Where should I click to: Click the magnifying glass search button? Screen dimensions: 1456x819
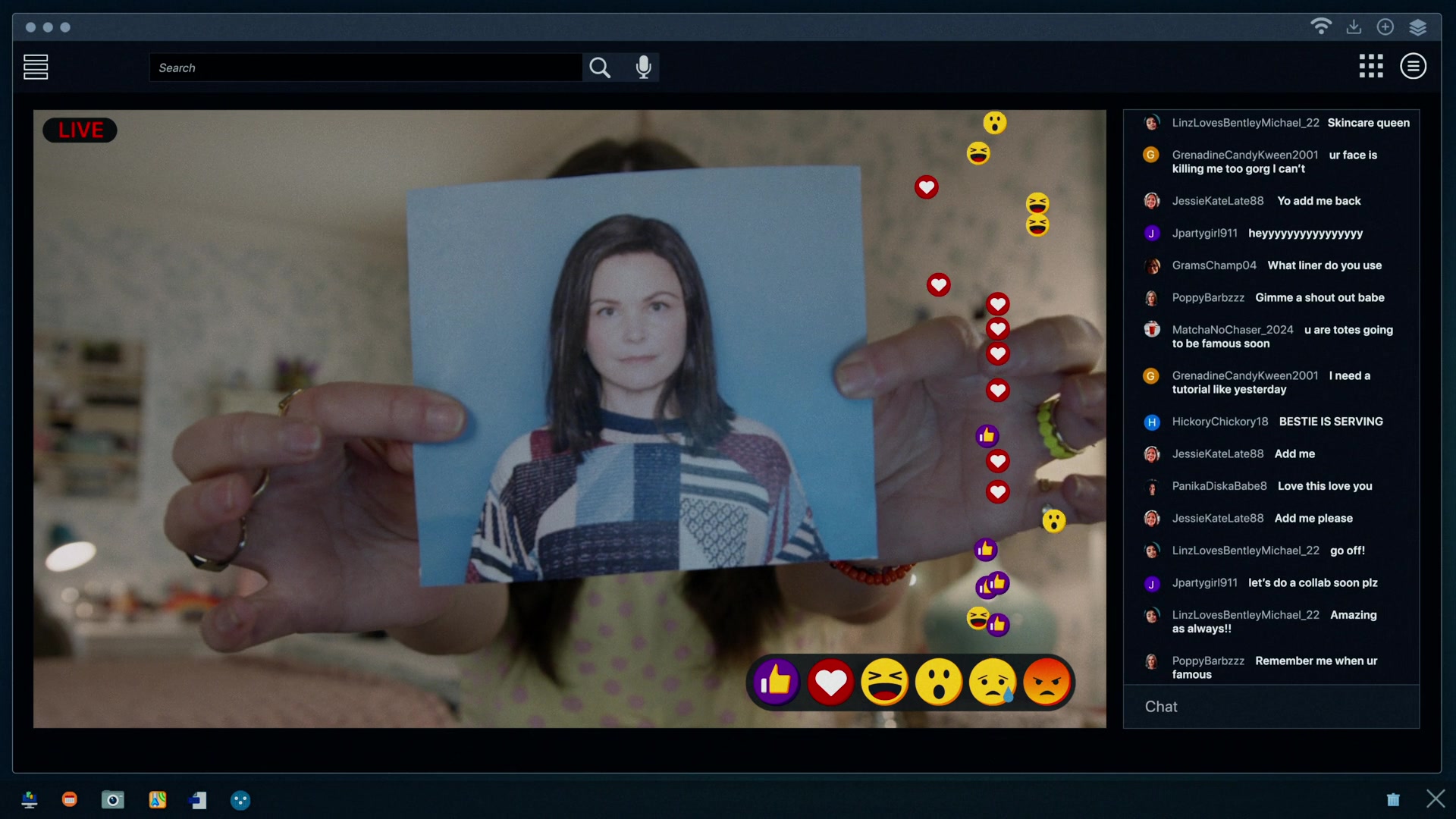pyautogui.click(x=600, y=67)
